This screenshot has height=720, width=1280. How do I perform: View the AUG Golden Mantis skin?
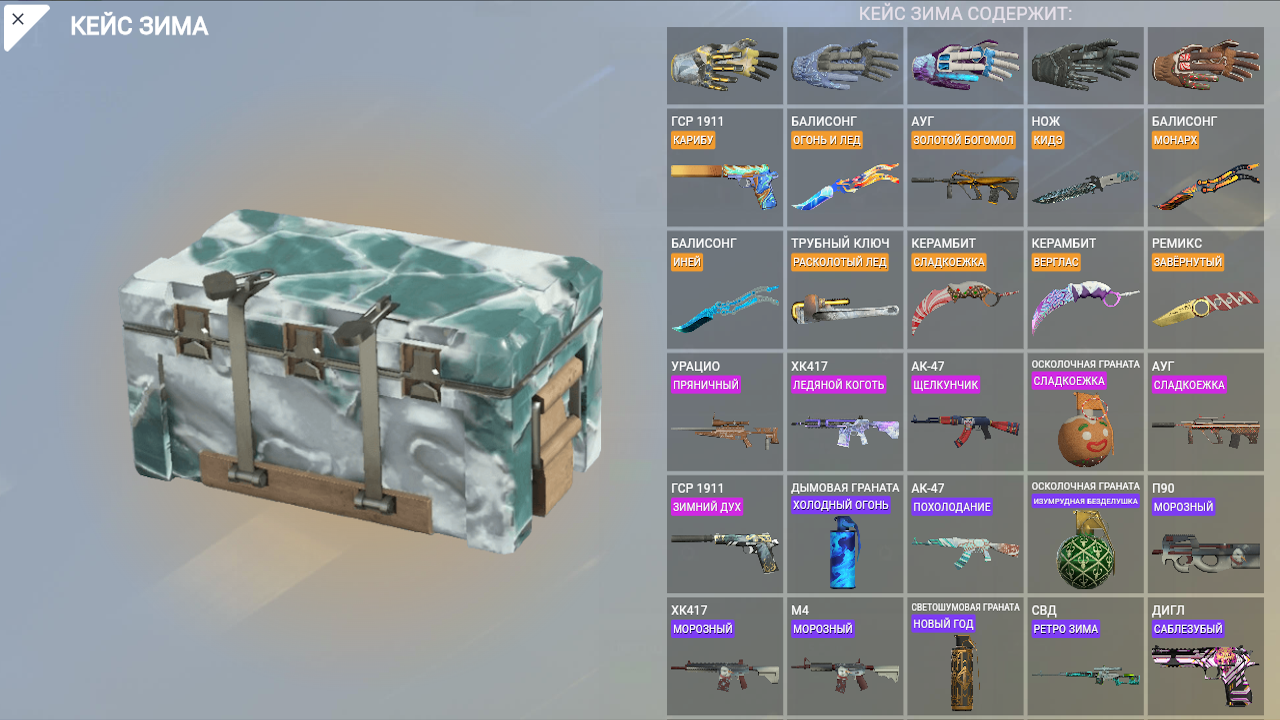965,166
